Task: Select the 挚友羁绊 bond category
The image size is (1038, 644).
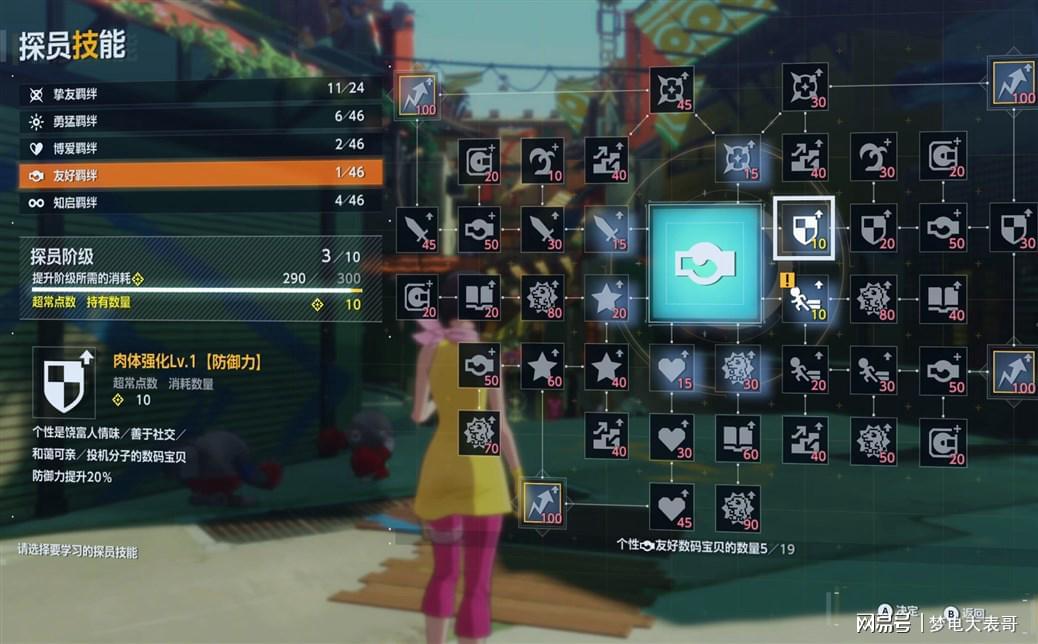Action: click(200, 93)
